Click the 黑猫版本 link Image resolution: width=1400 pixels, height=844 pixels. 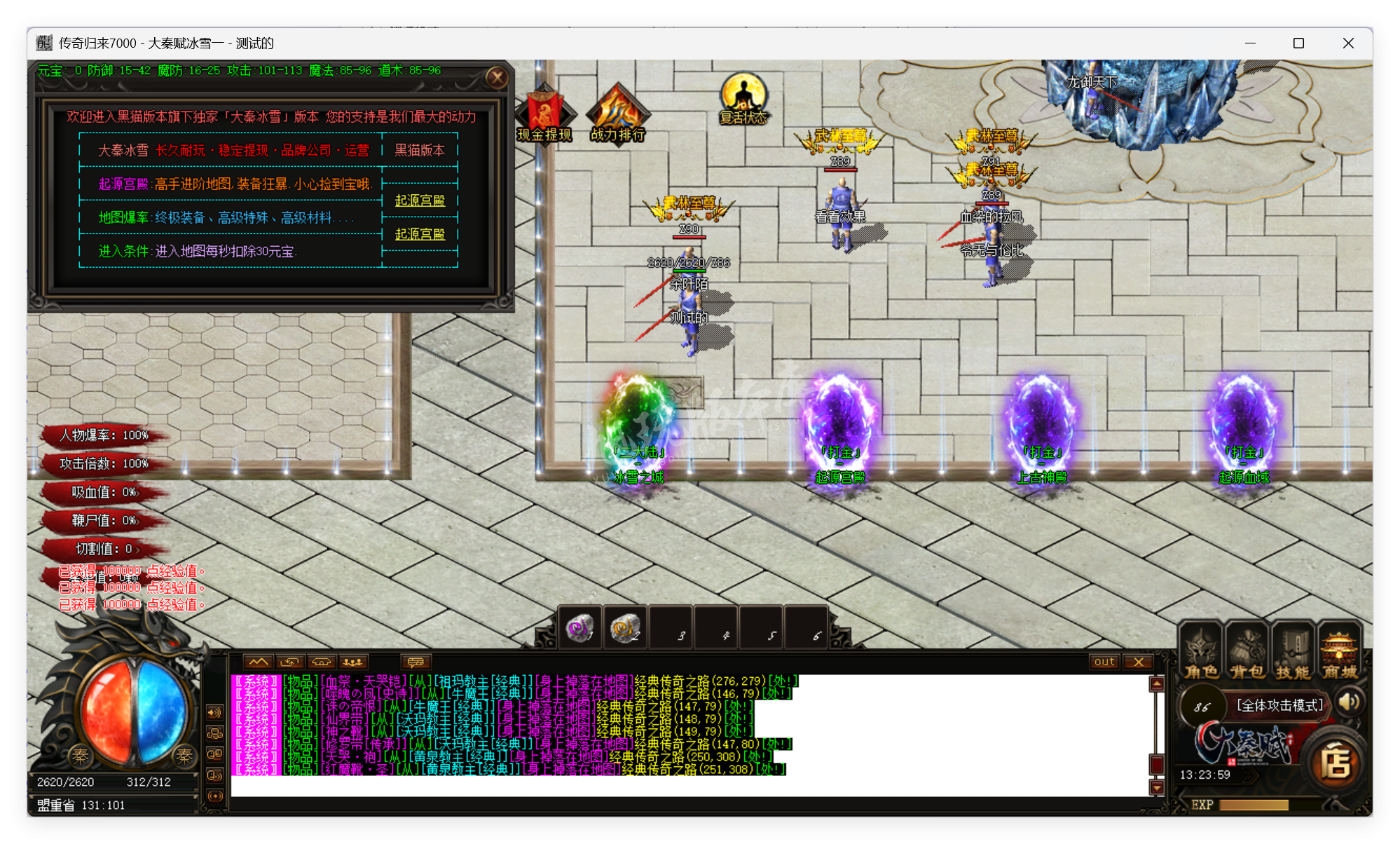coord(420,150)
